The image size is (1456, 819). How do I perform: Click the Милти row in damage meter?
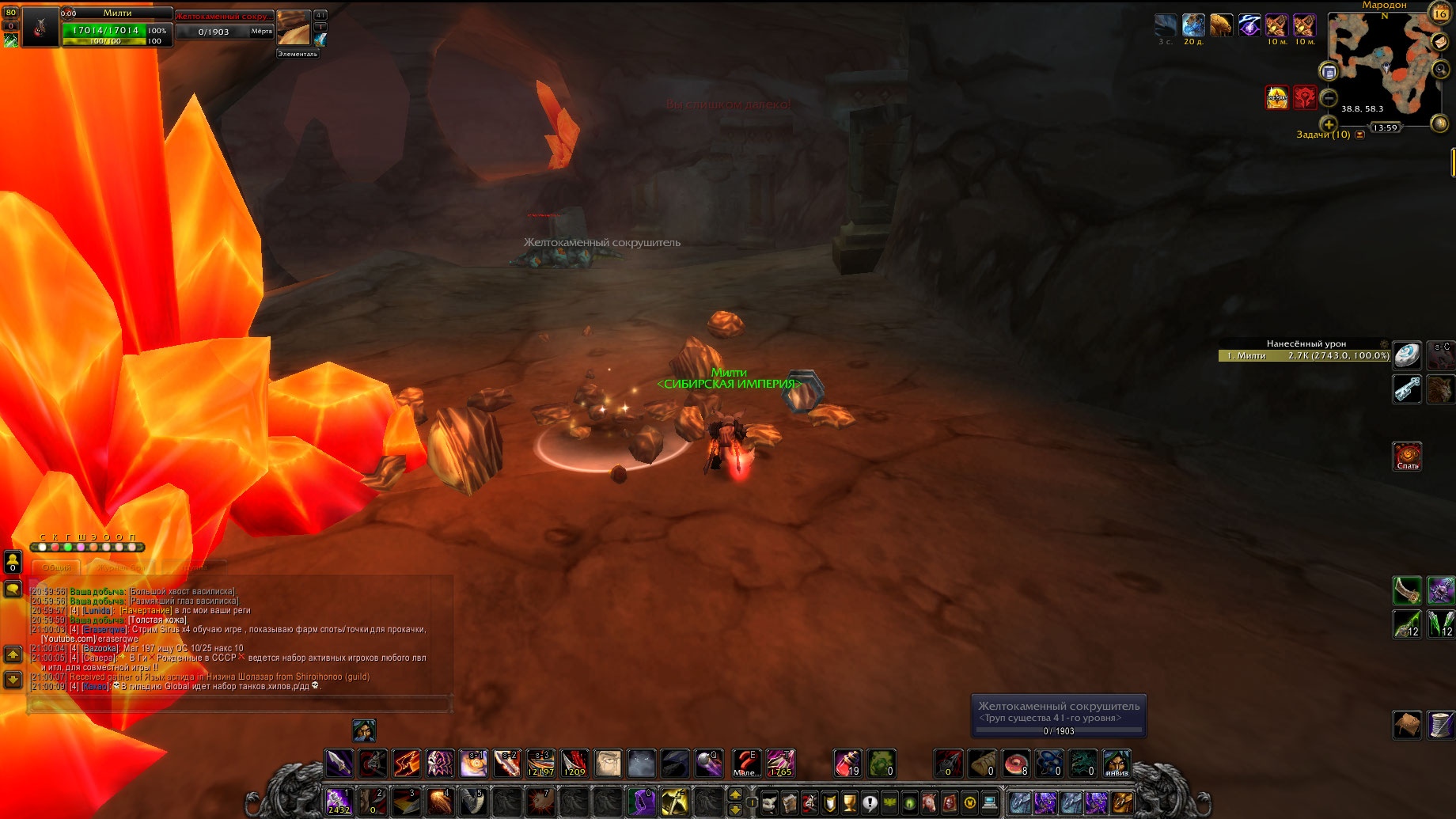click(x=1304, y=356)
